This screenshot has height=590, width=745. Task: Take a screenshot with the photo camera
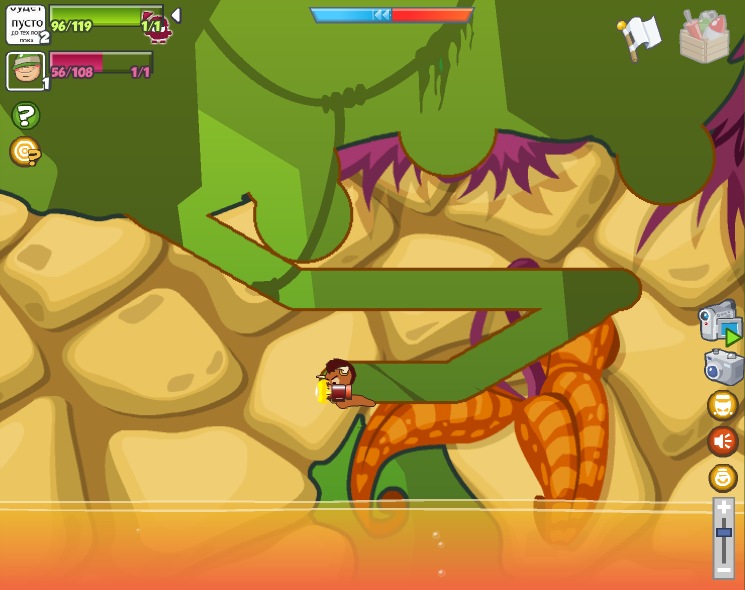point(723,367)
